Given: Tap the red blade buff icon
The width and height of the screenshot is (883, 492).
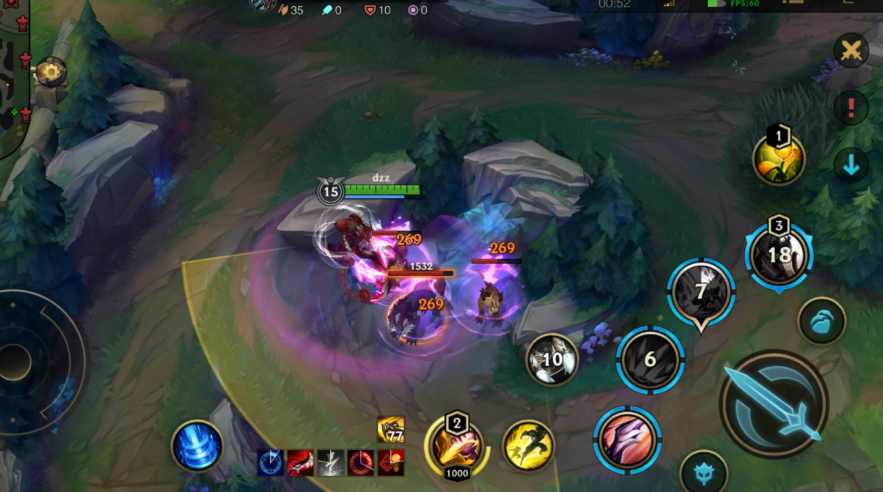Looking at the screenshot, I should point(301,462).
